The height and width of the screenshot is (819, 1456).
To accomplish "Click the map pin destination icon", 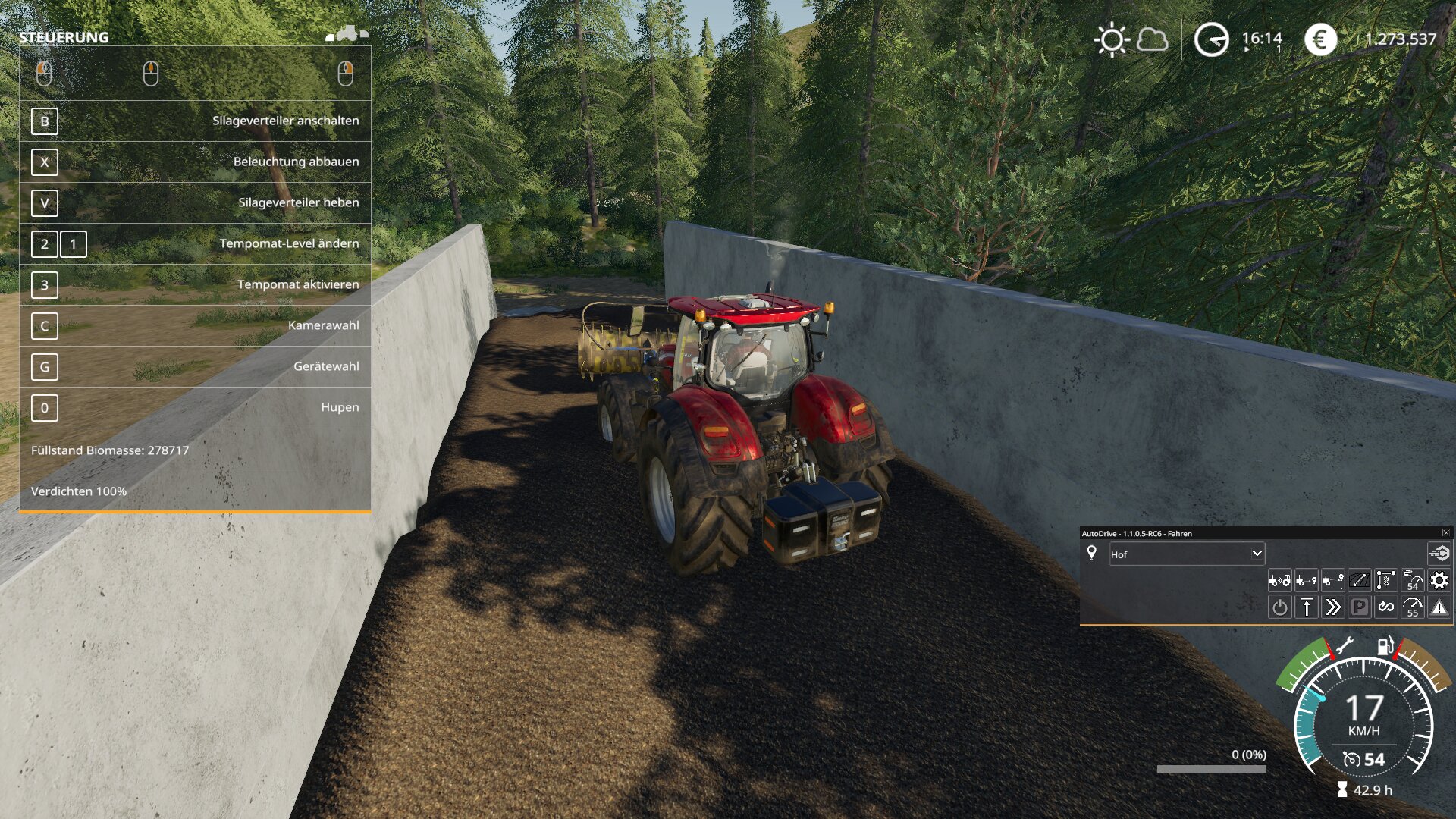I will pyautogui.click(x=1092, y=553).
